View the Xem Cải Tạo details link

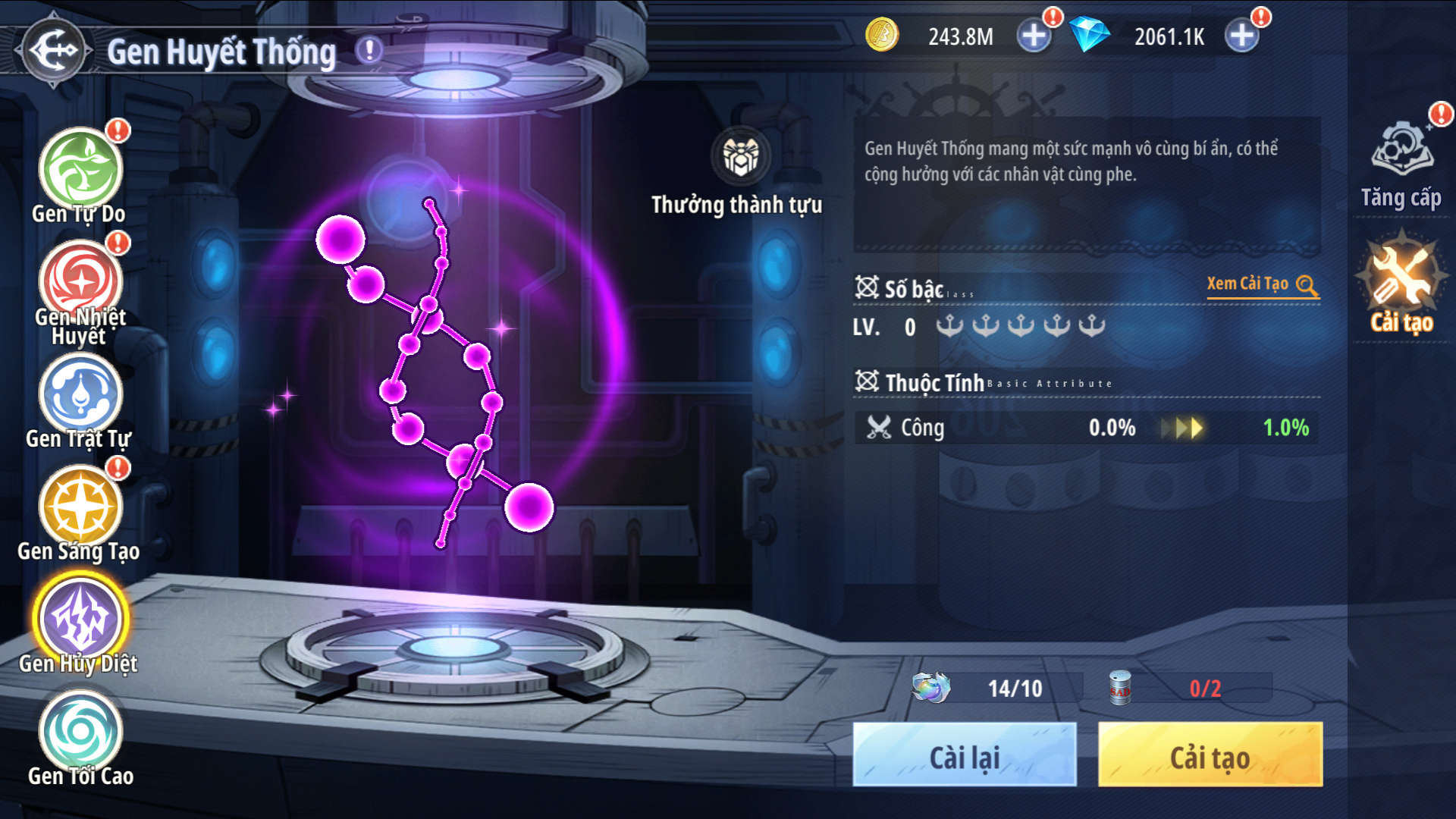pyautogui.click(x=1263, y=284)
